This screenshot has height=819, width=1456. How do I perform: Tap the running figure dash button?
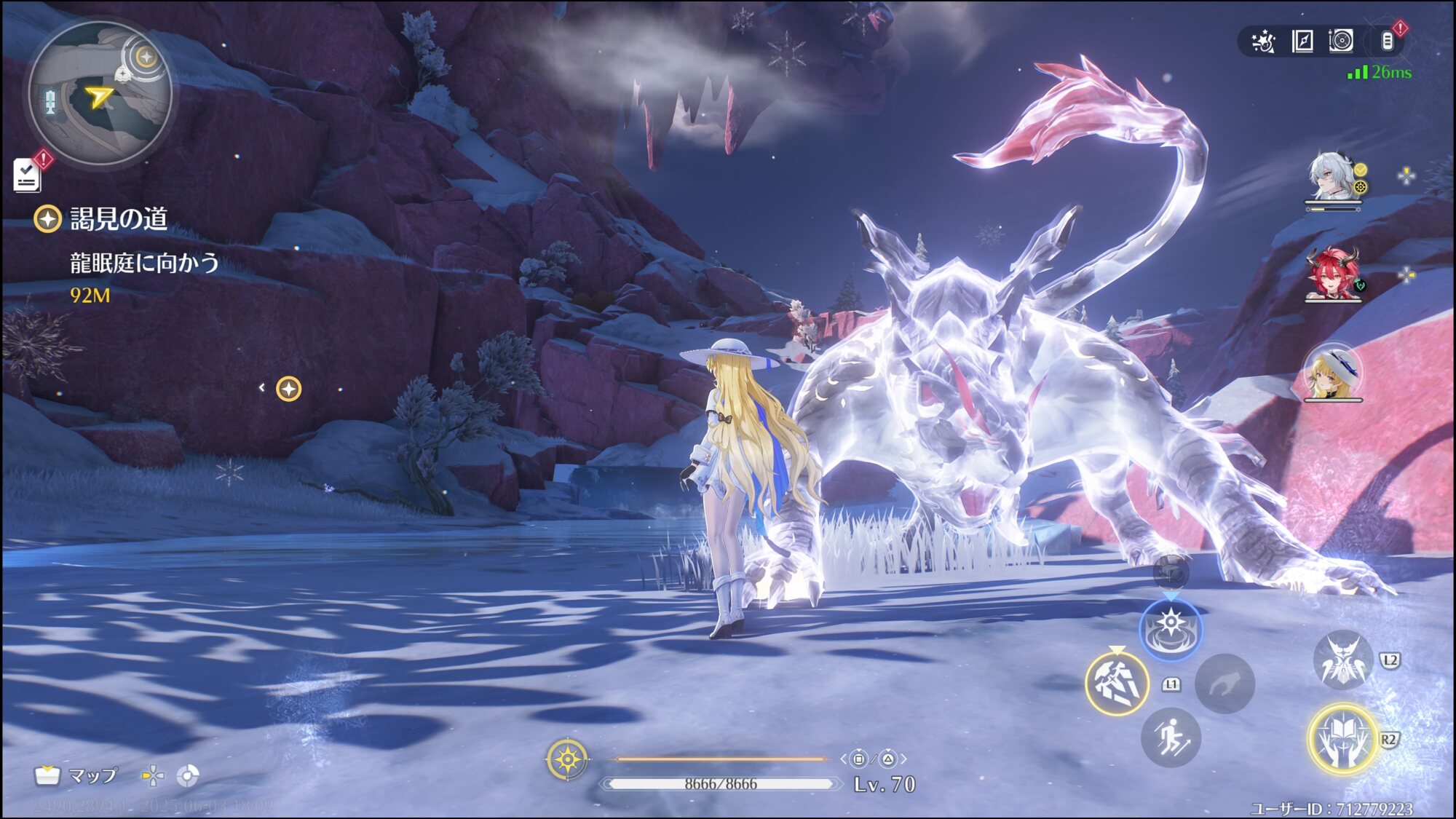tap(1170, 737)
